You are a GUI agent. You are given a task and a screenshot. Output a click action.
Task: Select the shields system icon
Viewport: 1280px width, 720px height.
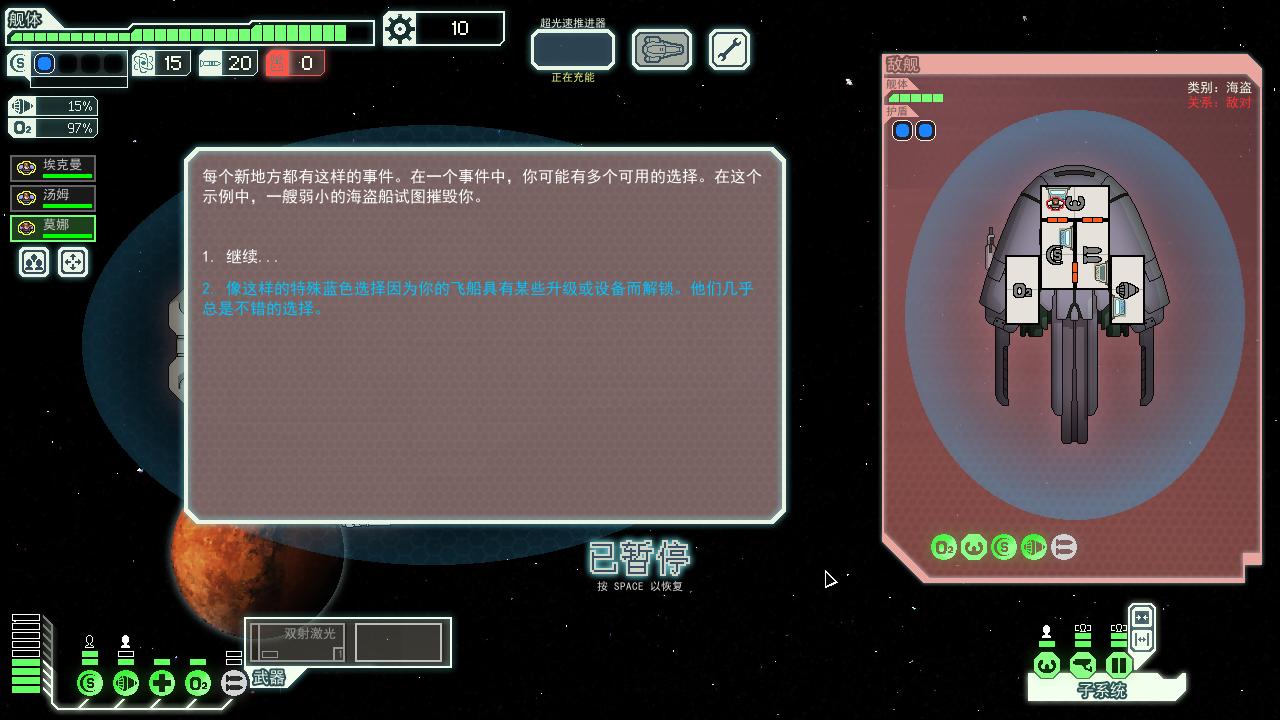[89, 684]
